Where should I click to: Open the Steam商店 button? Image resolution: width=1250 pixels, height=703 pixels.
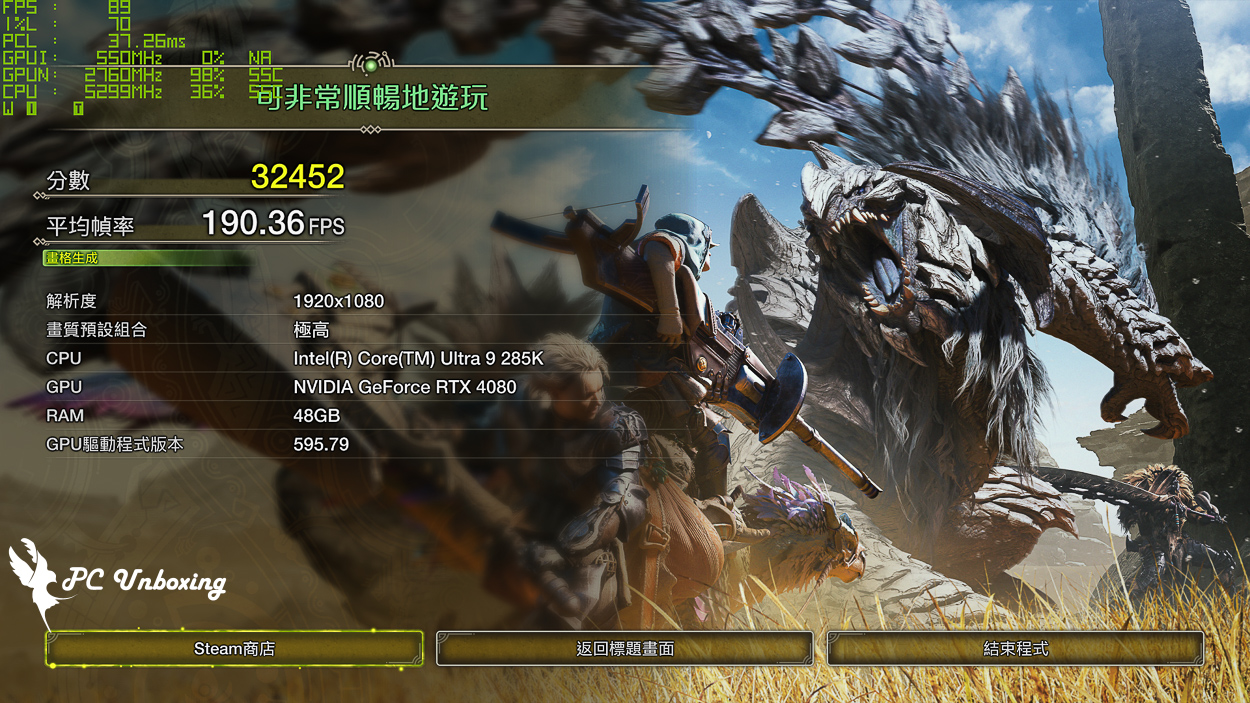234,649
